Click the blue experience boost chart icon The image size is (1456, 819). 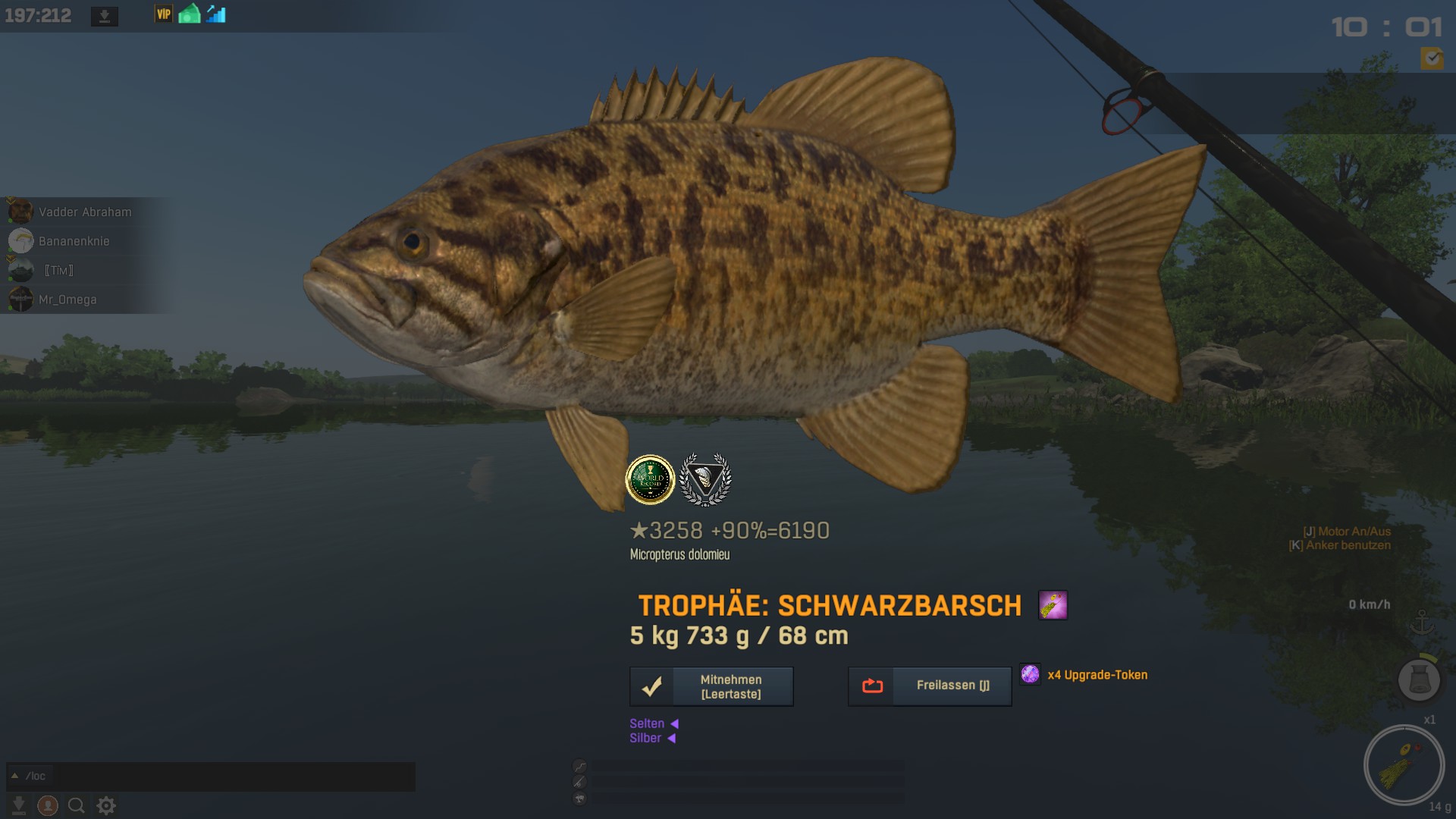coord(216,14)
